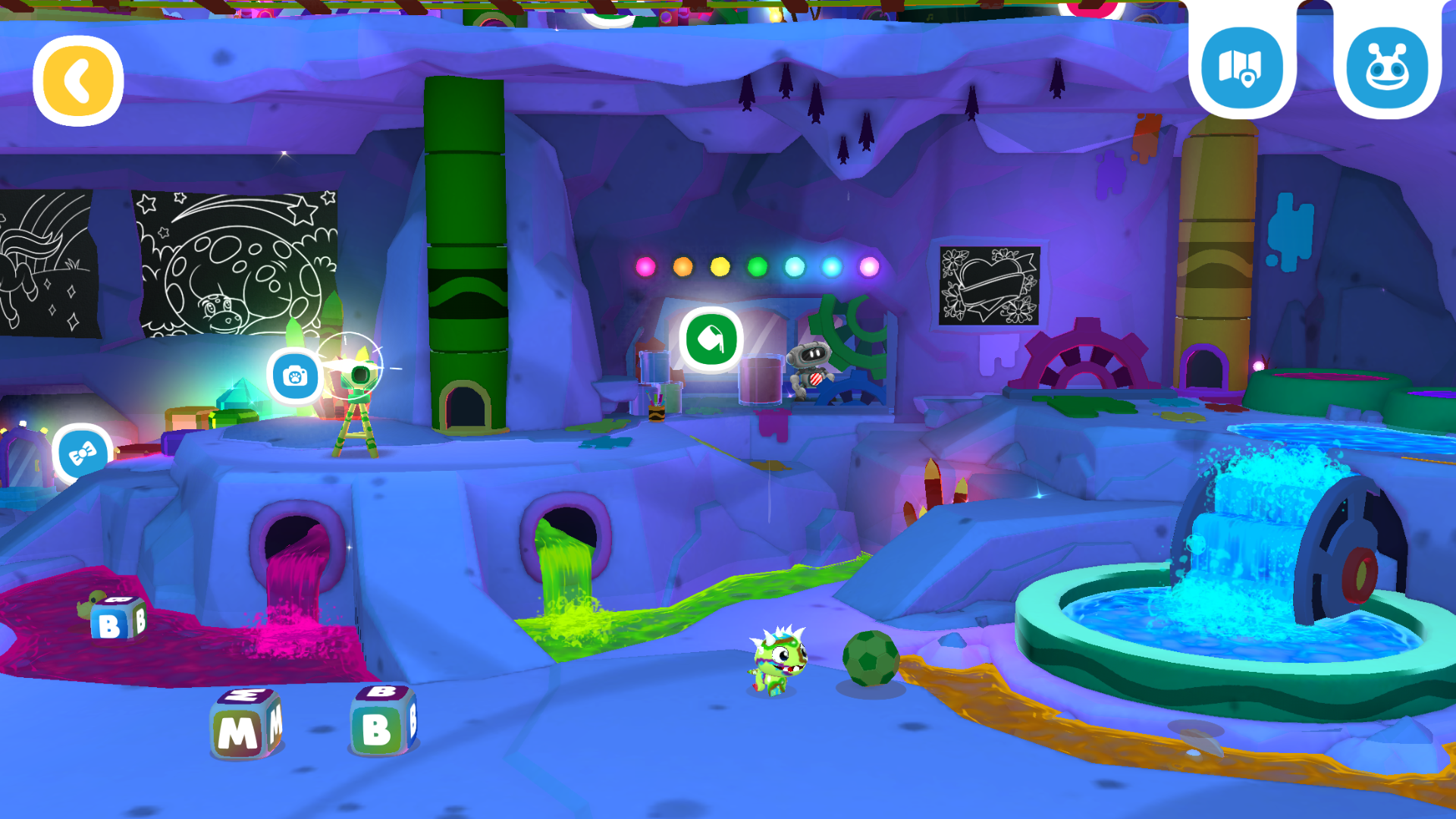Pick the green light from the color row
The width and height of the screenshot is (1456, 819).
coord(756,267)
